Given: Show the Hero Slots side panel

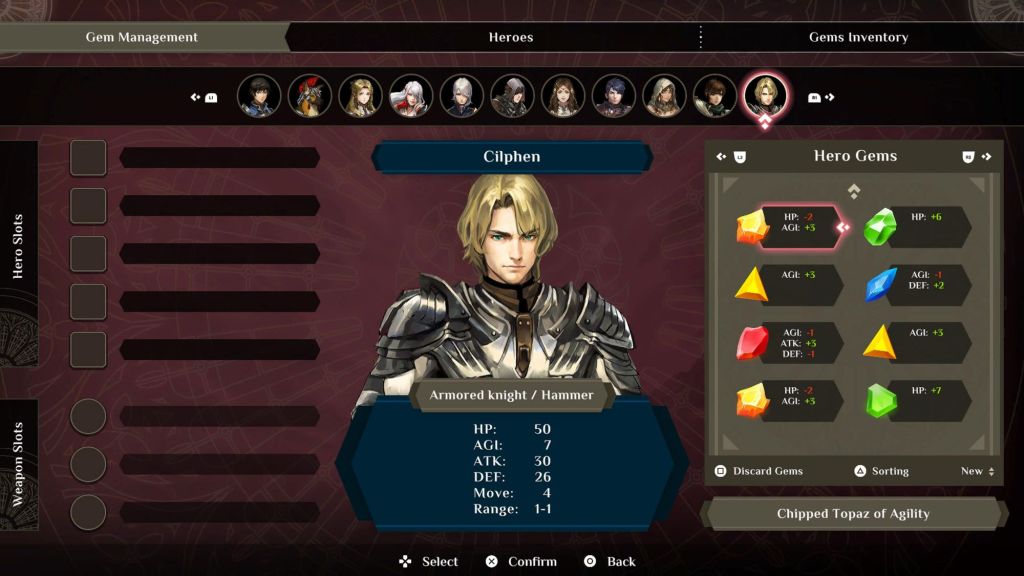Looking at the screenshot, I should click(x=18, y=245).
